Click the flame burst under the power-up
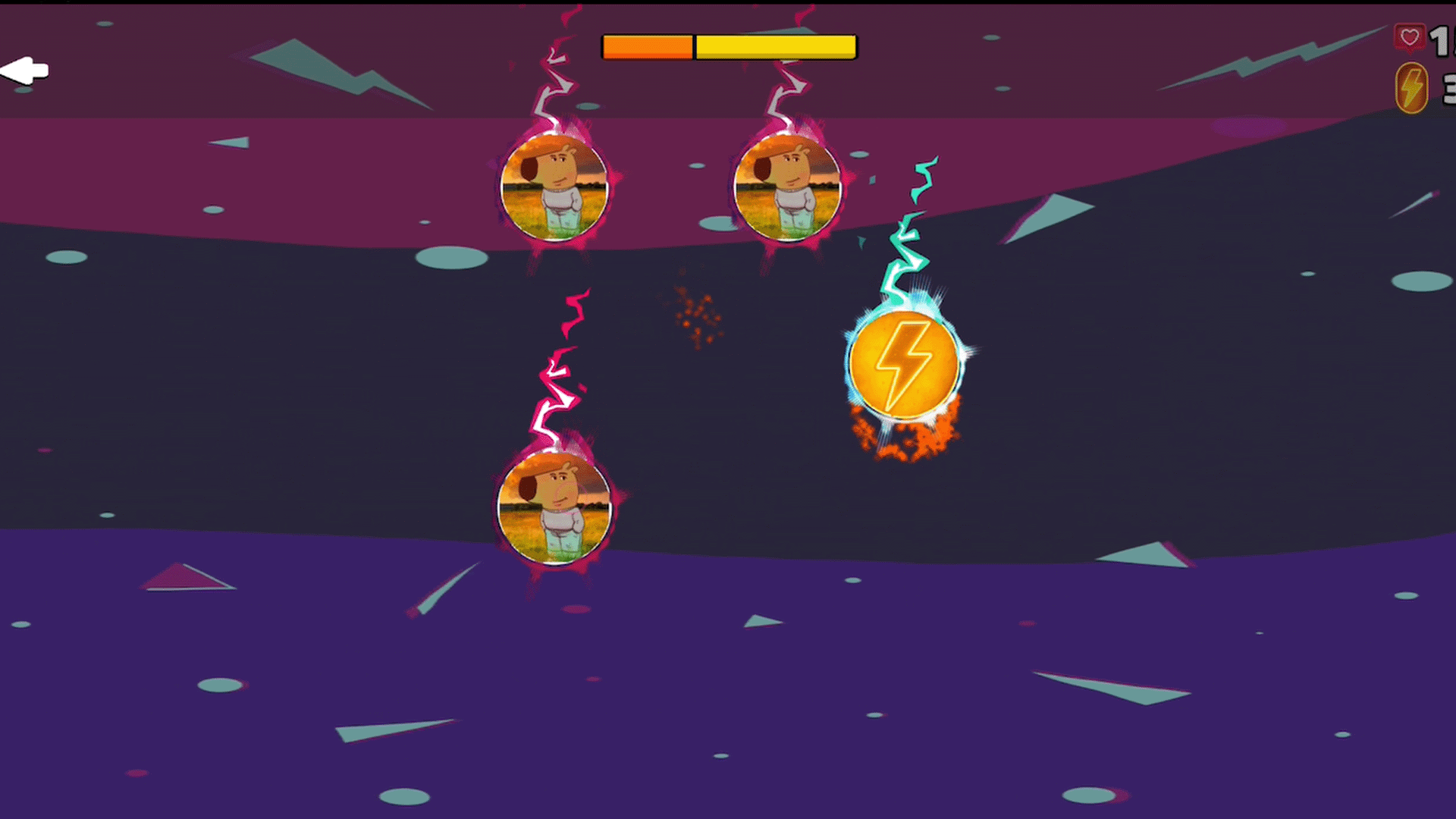The image size is (1456, 819). 906,432
